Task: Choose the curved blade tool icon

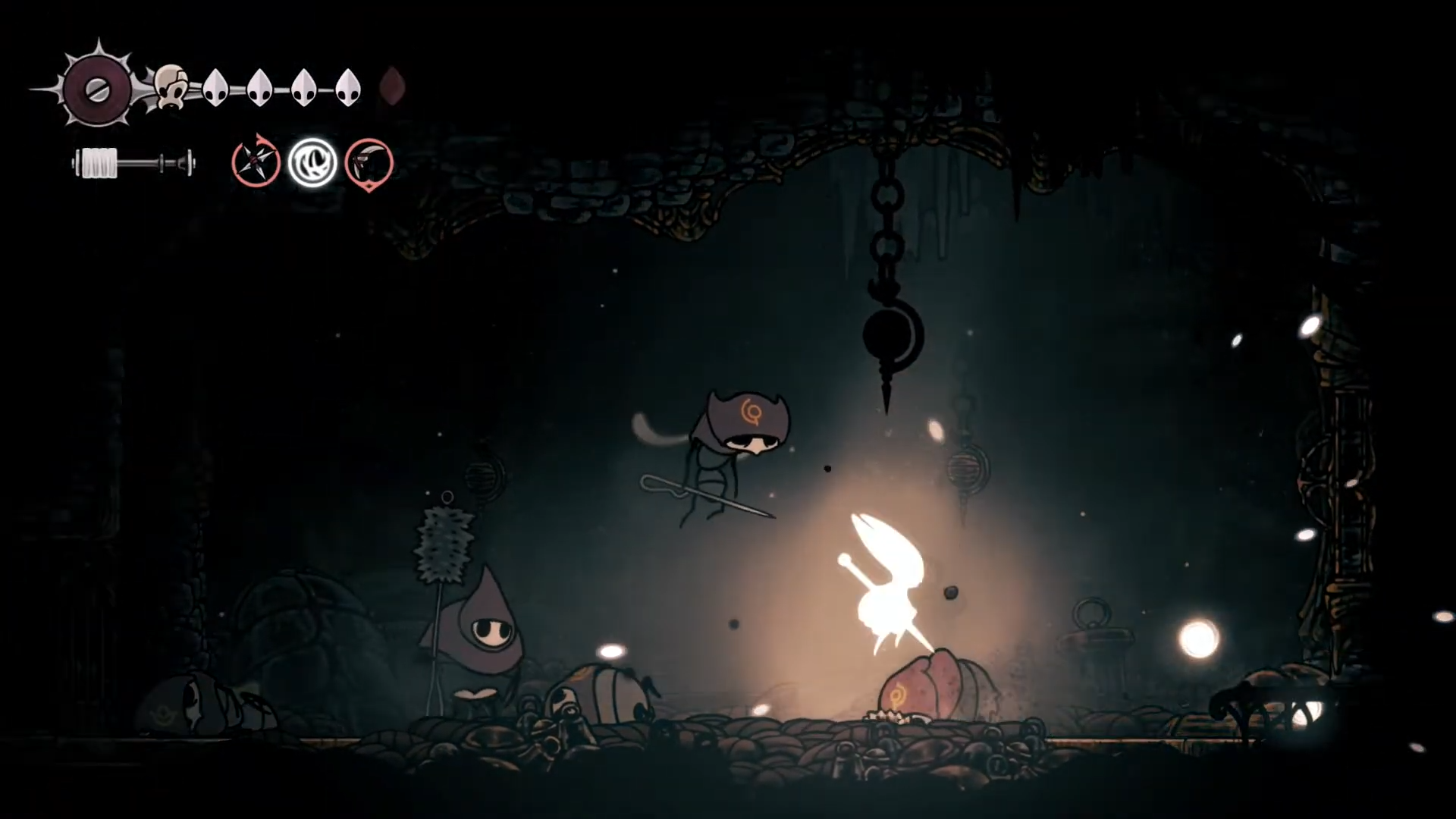Action: pos(369,162)
